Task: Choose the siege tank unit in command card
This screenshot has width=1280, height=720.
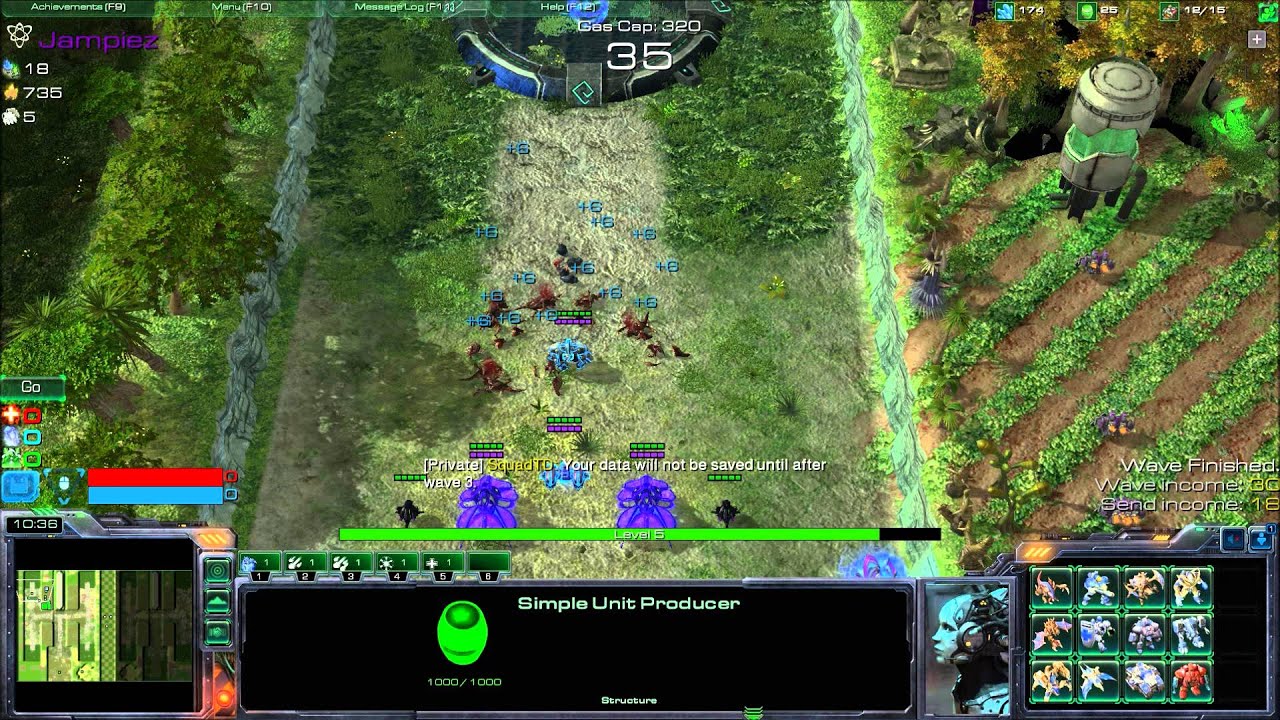Action: (1145, 680)
